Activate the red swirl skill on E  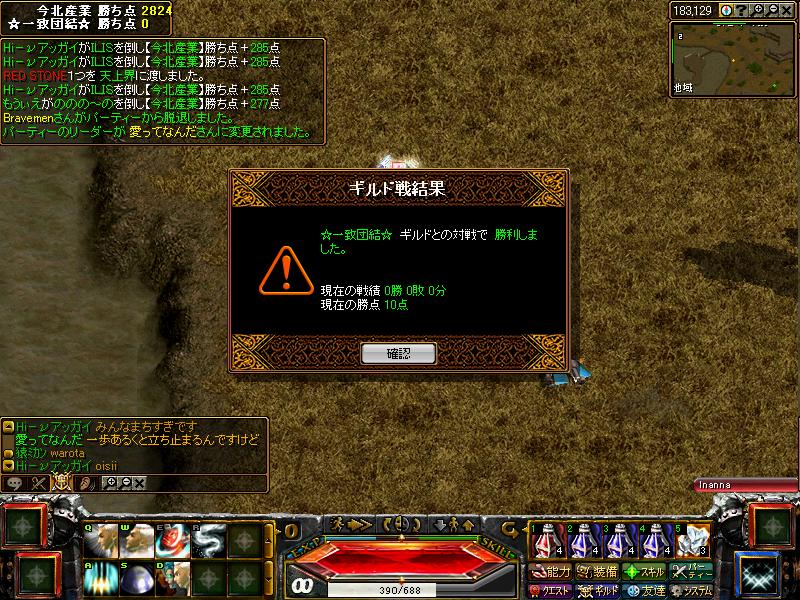pos(171,541)
